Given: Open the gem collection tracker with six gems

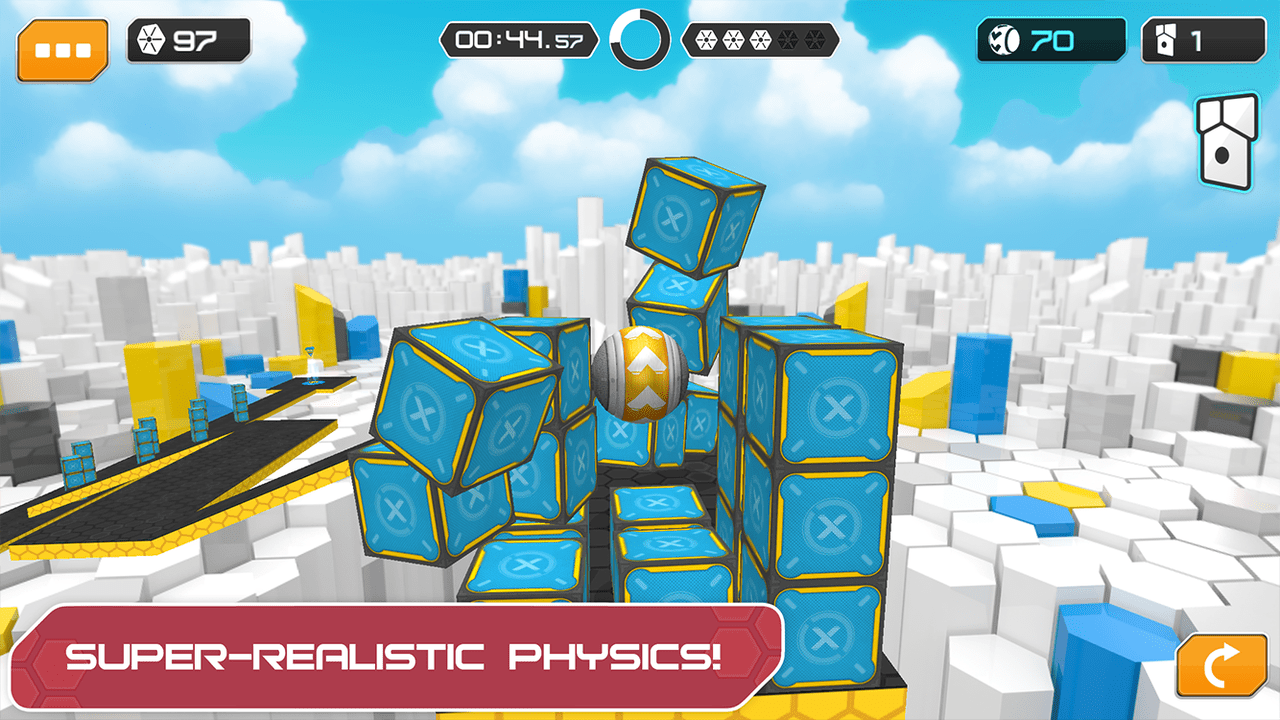Looking at the screenshot, I should coord(759,41).
